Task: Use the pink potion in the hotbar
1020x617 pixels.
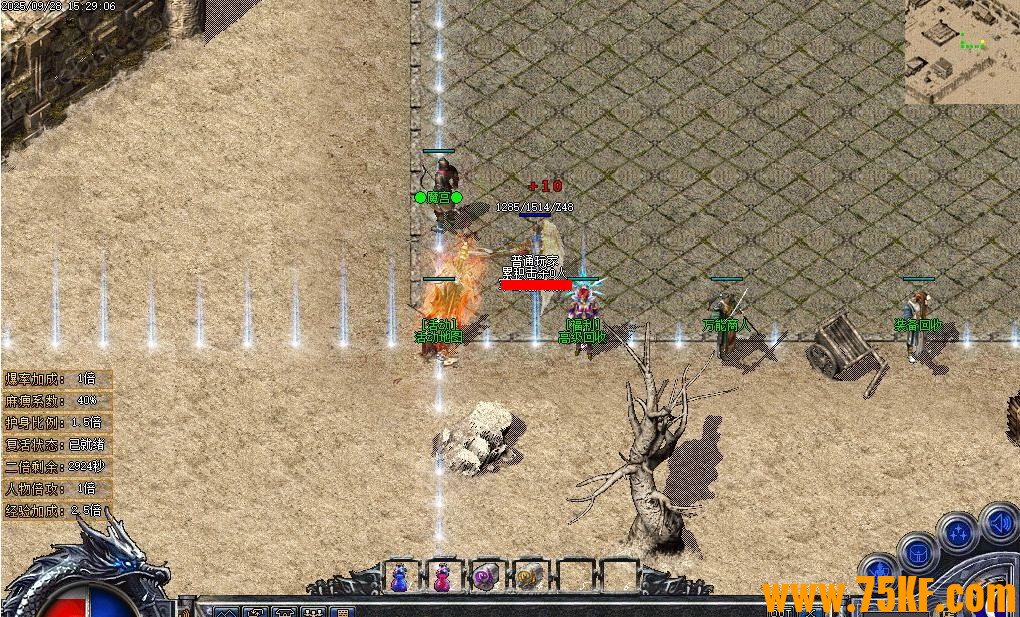Action: click(x=442, y=577)
